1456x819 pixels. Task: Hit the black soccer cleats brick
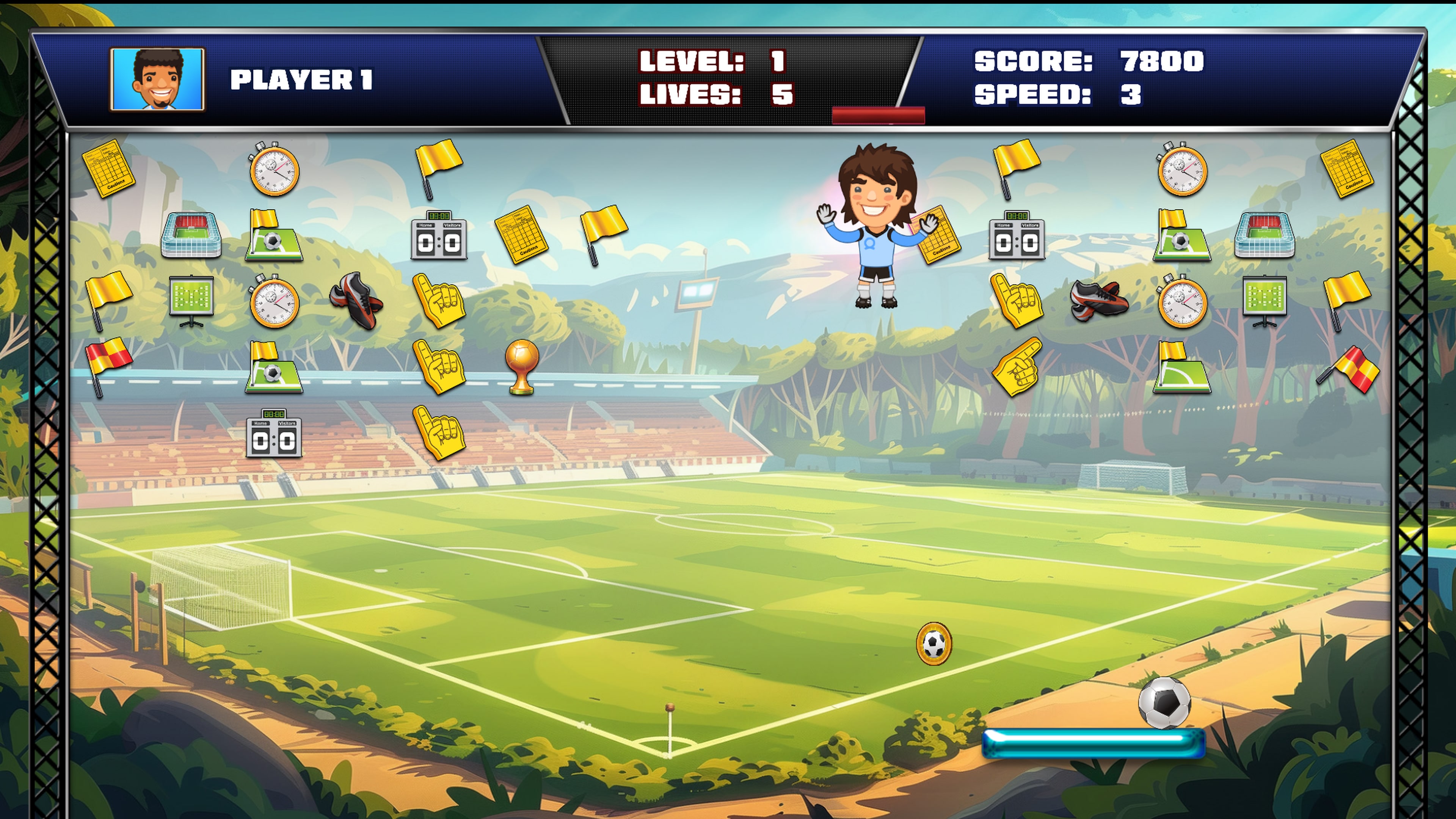point(356,303)
